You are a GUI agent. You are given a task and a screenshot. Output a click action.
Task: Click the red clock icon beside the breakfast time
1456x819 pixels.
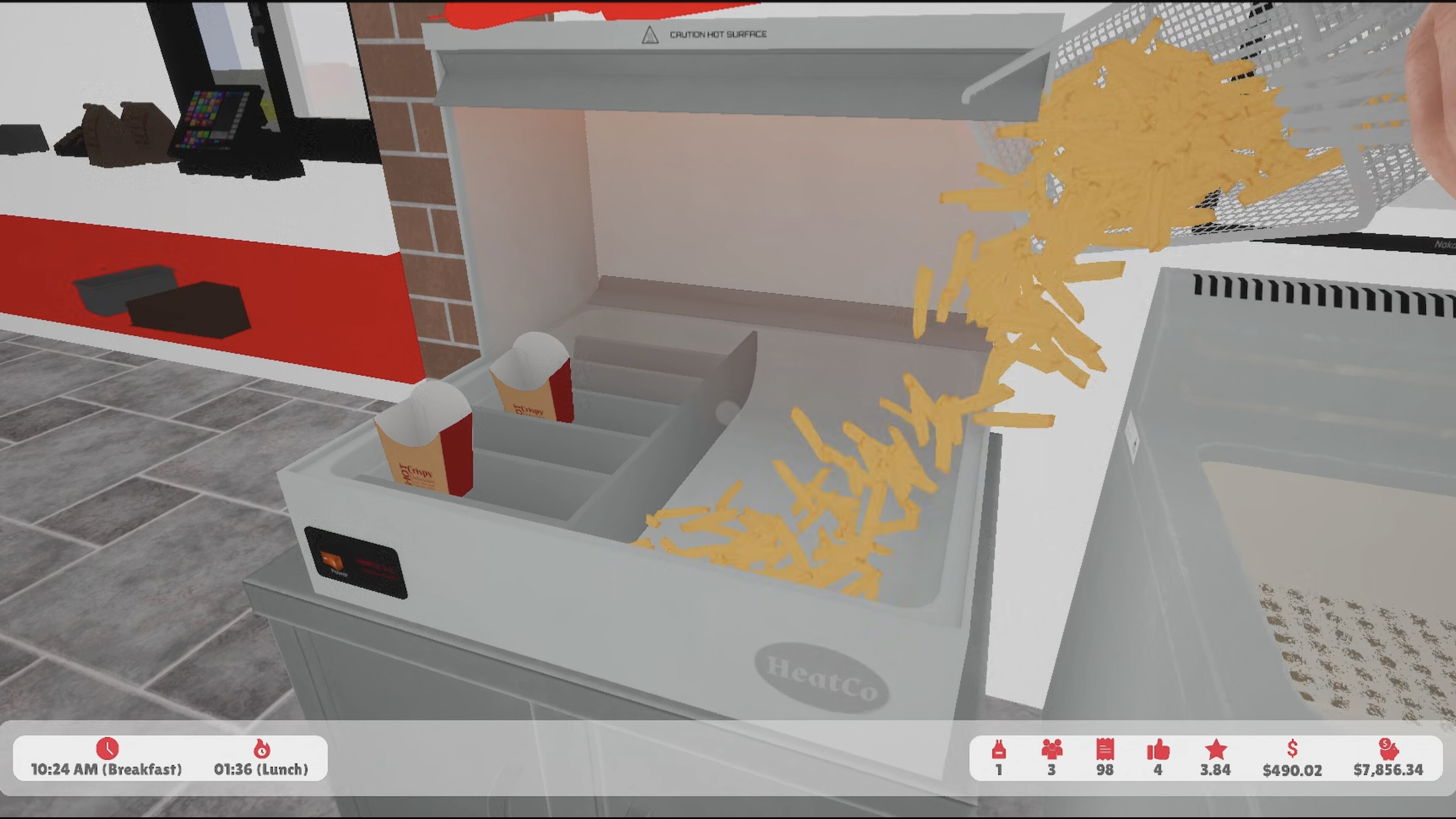tap(108, 749)
